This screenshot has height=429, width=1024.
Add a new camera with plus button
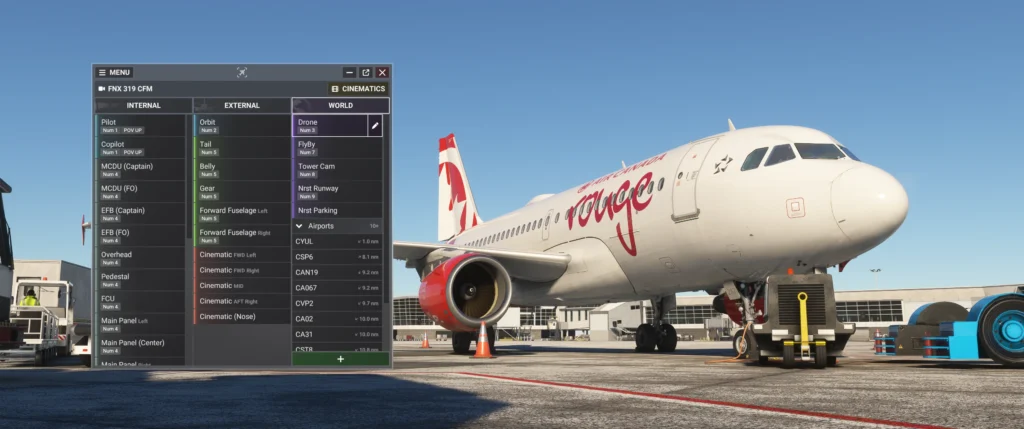click(340, 359)
